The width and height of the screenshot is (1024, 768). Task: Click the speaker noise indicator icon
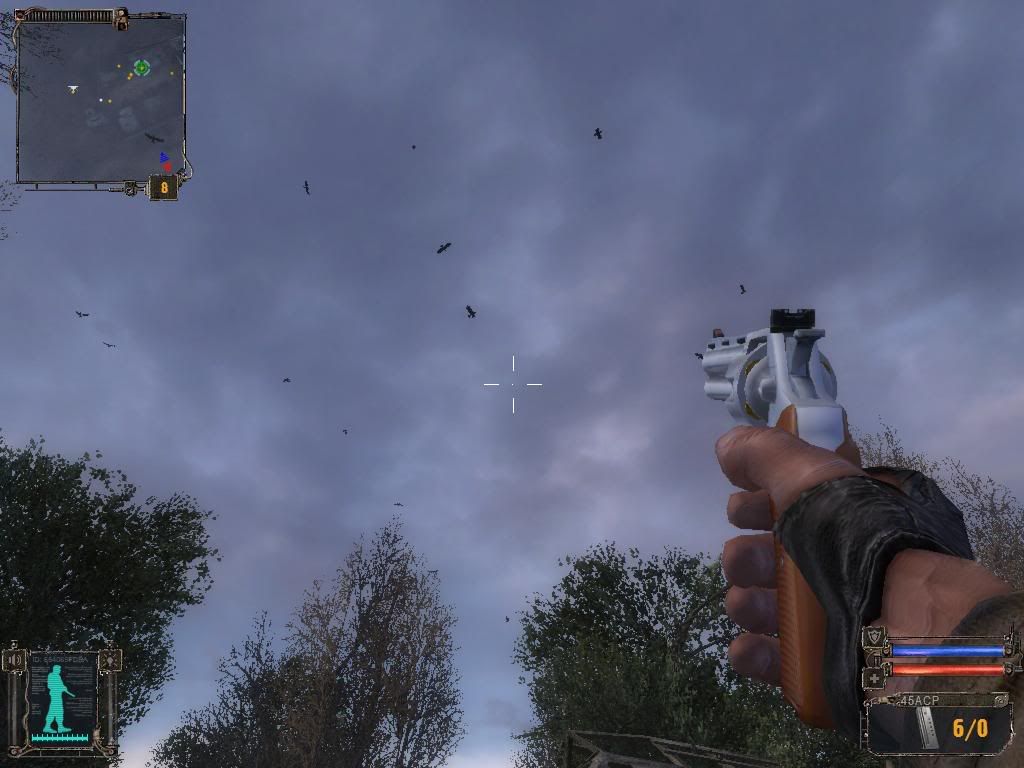tap(15, 661)
